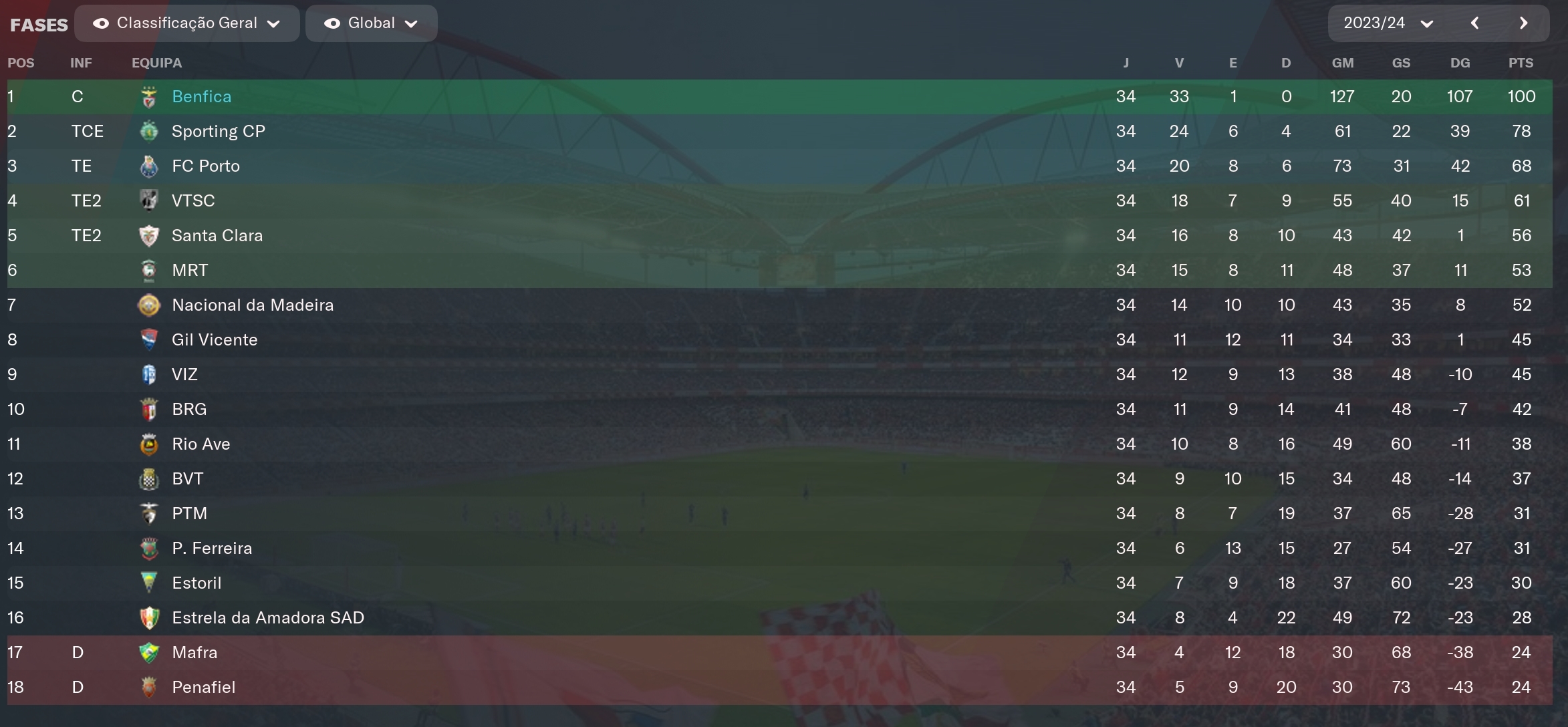Image resolution: width=1568 pixels, height=727 pixels.
Task: Sort table by GM column header
Action: click(1342, 63)
